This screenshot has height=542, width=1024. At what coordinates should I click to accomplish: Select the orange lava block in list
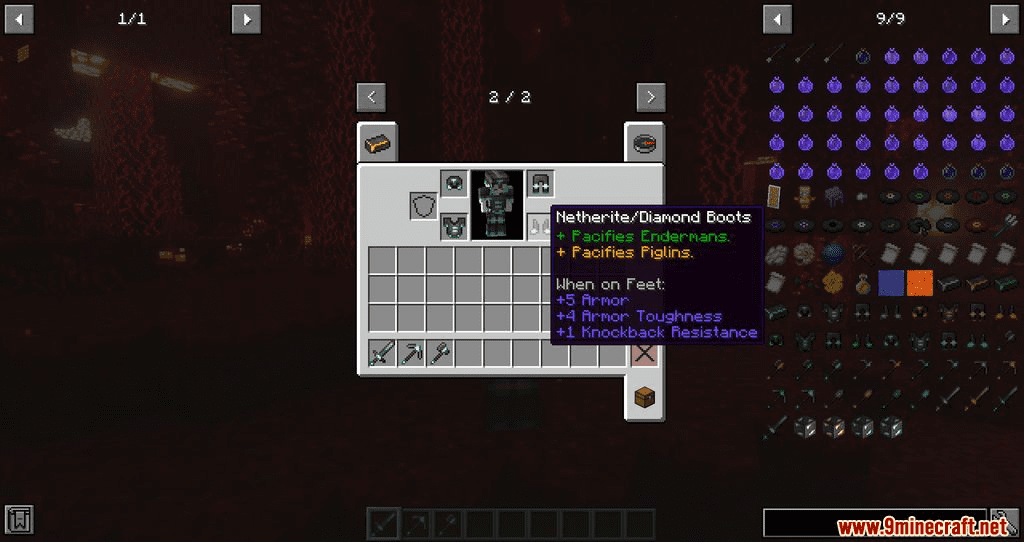pyautogui.click(x=919, y=283)
